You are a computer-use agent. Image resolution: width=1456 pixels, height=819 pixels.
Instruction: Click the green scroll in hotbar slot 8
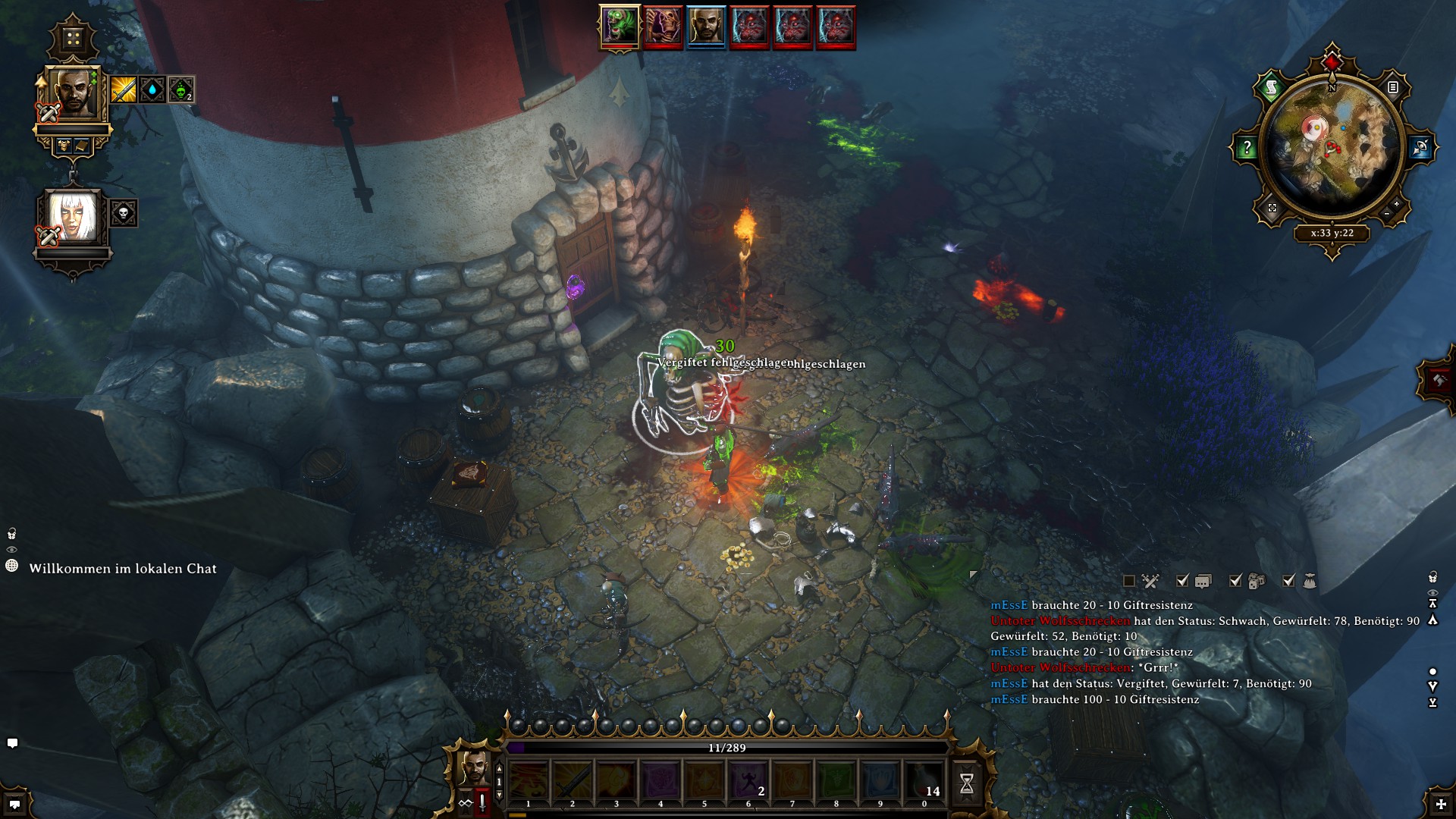(836, 781)
